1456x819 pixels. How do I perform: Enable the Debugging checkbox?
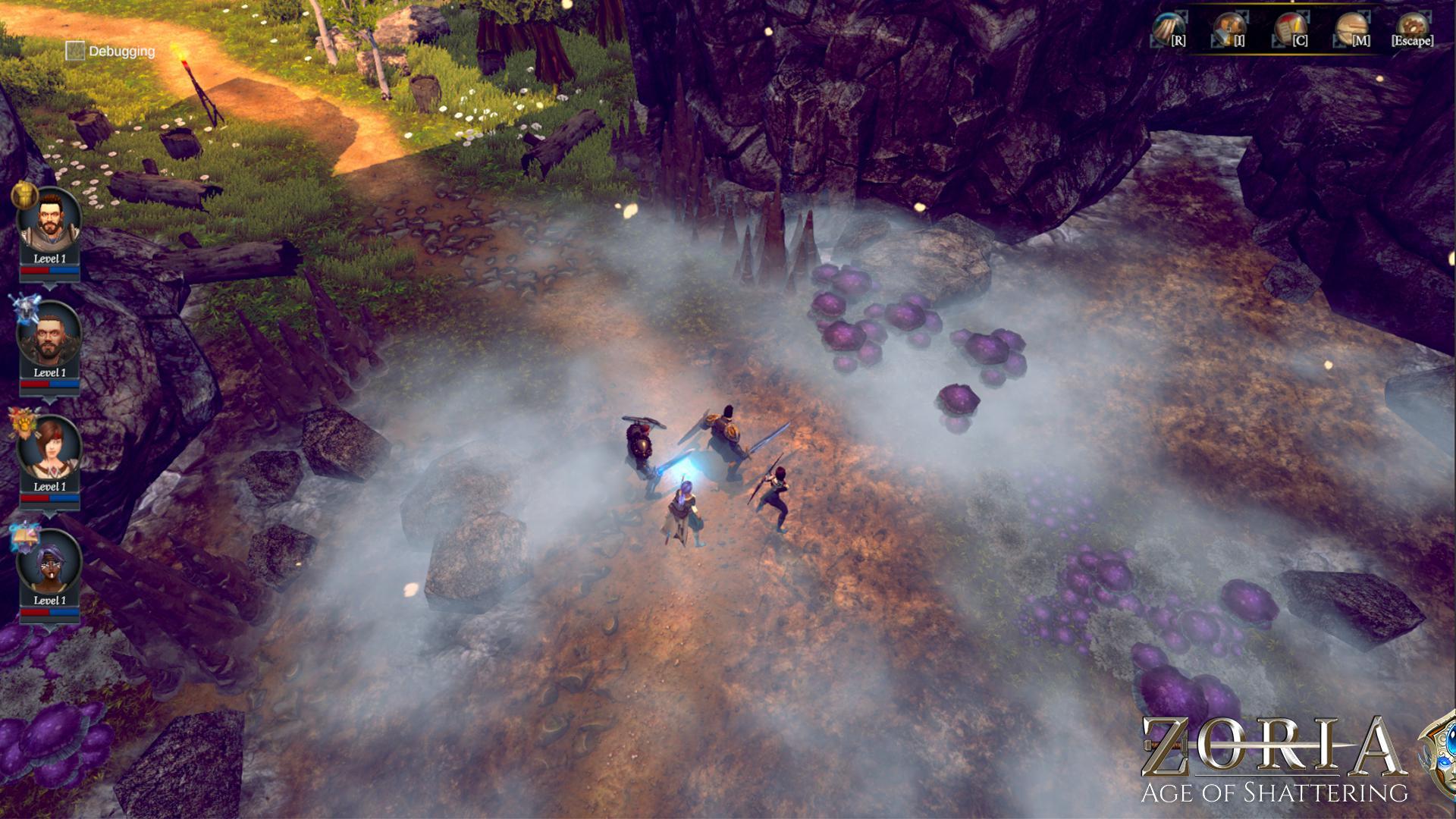click(x=74, y=51)
